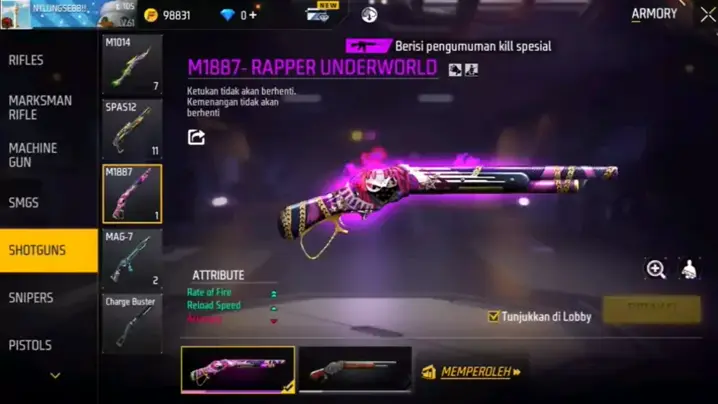Zoom in with the magnifier icon
Image resolution: width=718 pixels, height=404 pixels.
pos(656,268)
